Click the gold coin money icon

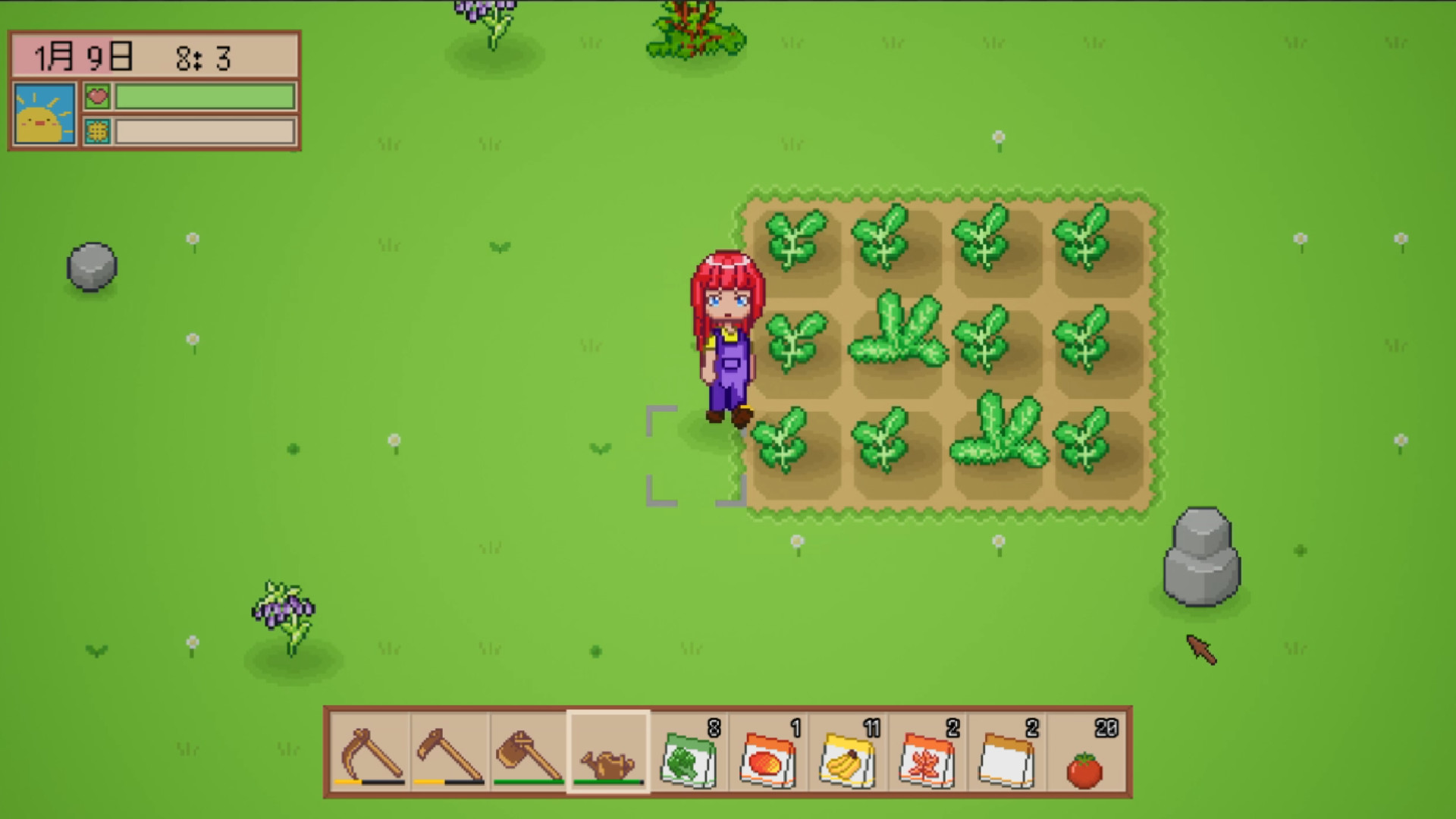click(98, 131)
